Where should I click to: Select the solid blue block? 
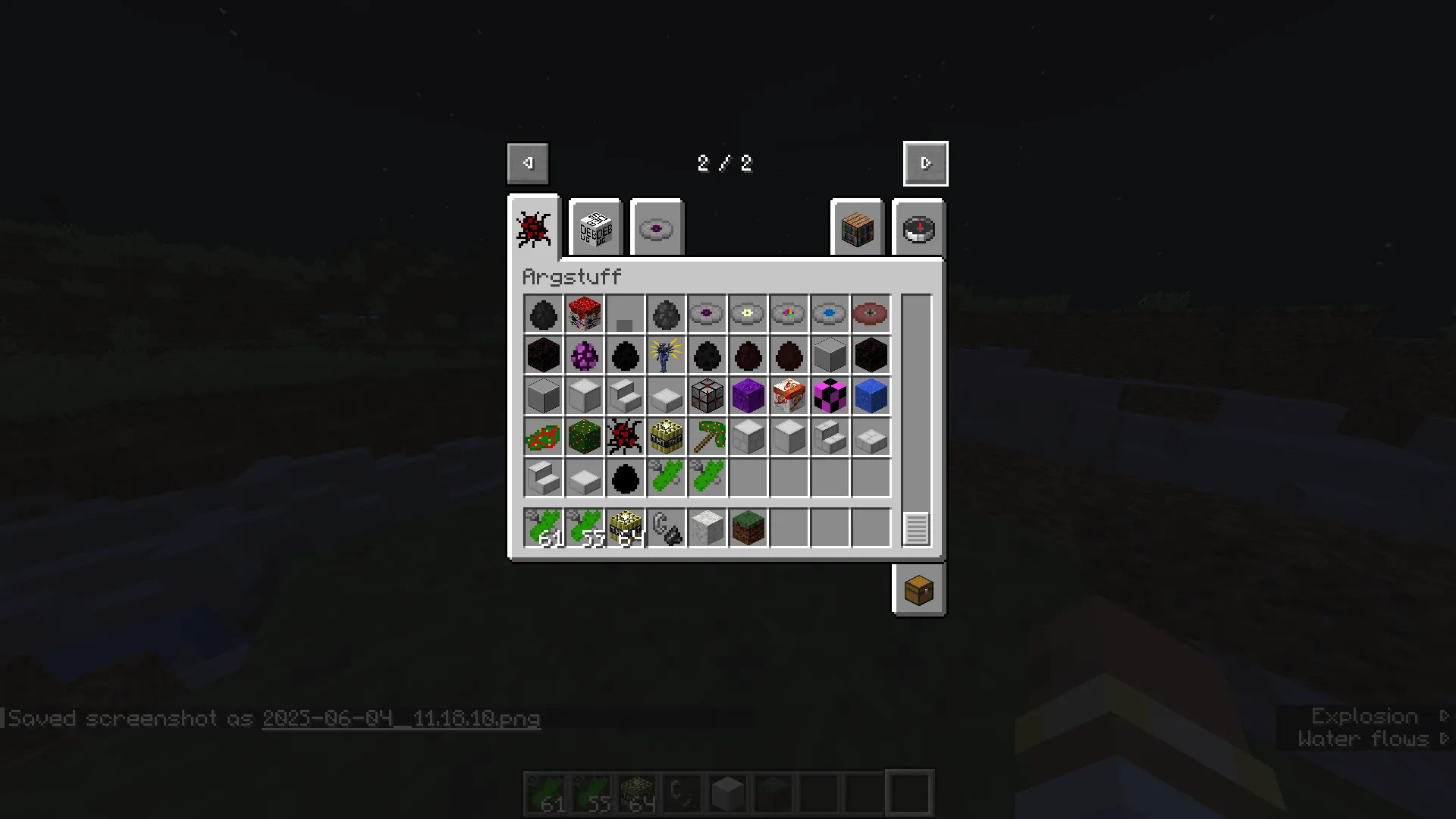[871, 396]
